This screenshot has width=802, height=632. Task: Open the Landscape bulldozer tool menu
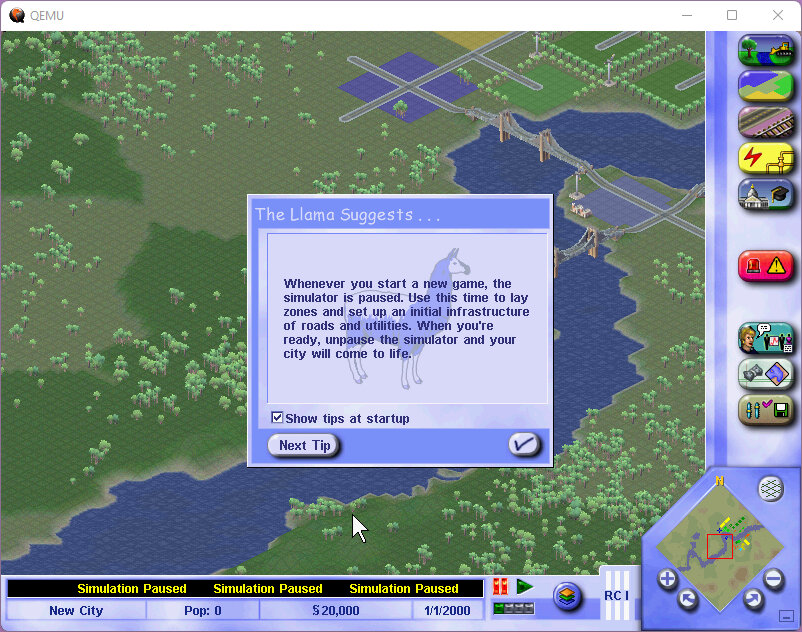click(x=765, y=51)
